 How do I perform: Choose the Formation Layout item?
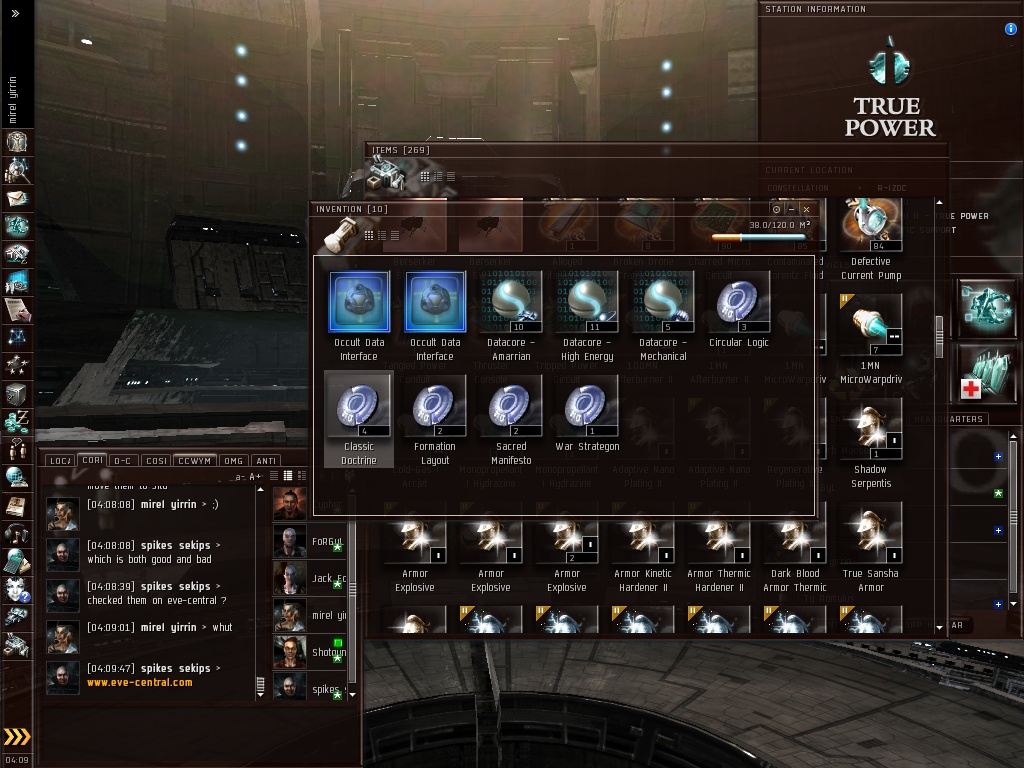435,406
